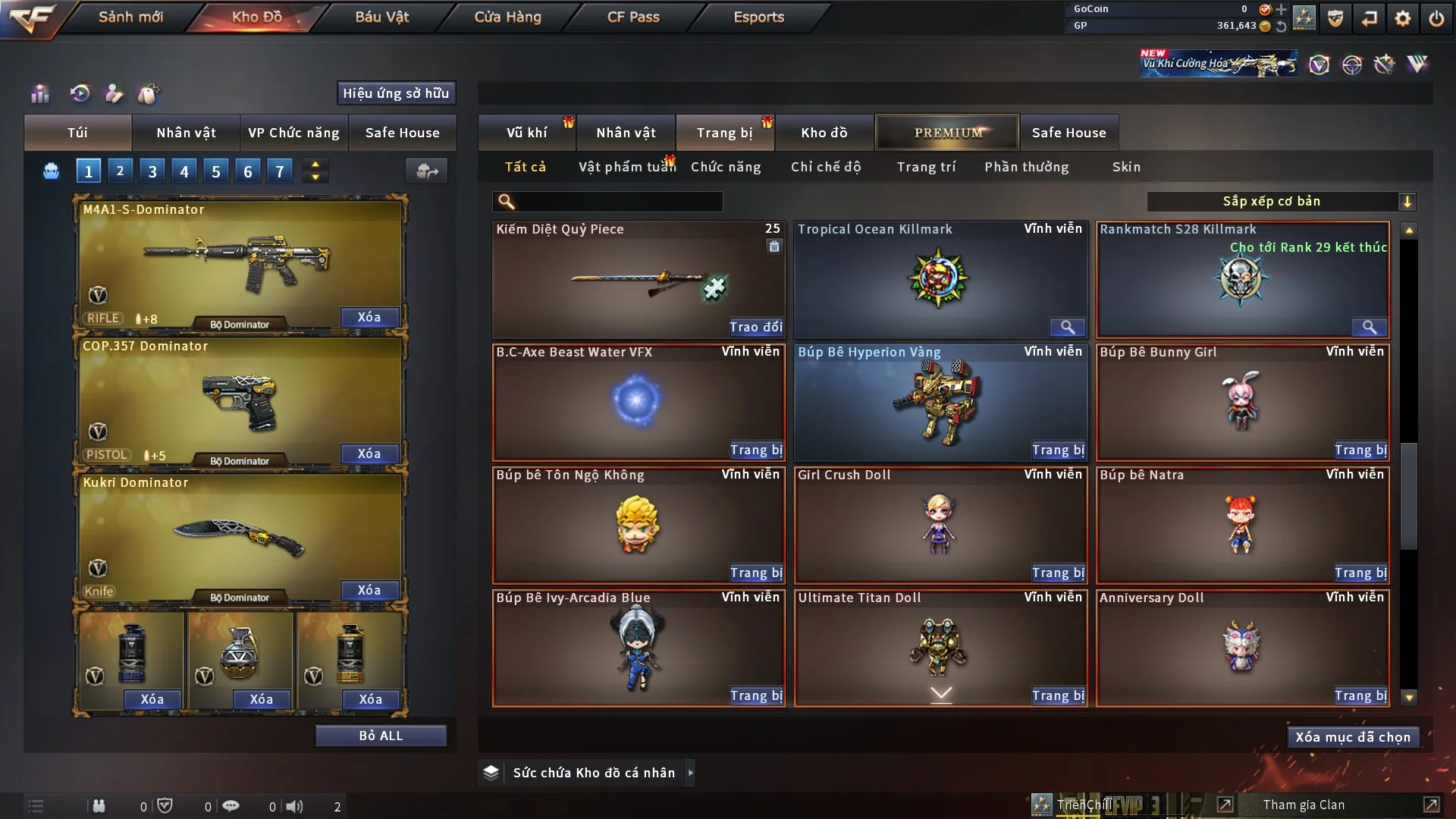This screenshot has width=1456, height=819.
Task: Exchange the Kiếm Diệt Quỷ Piece
Action: (x=755, y=327)
